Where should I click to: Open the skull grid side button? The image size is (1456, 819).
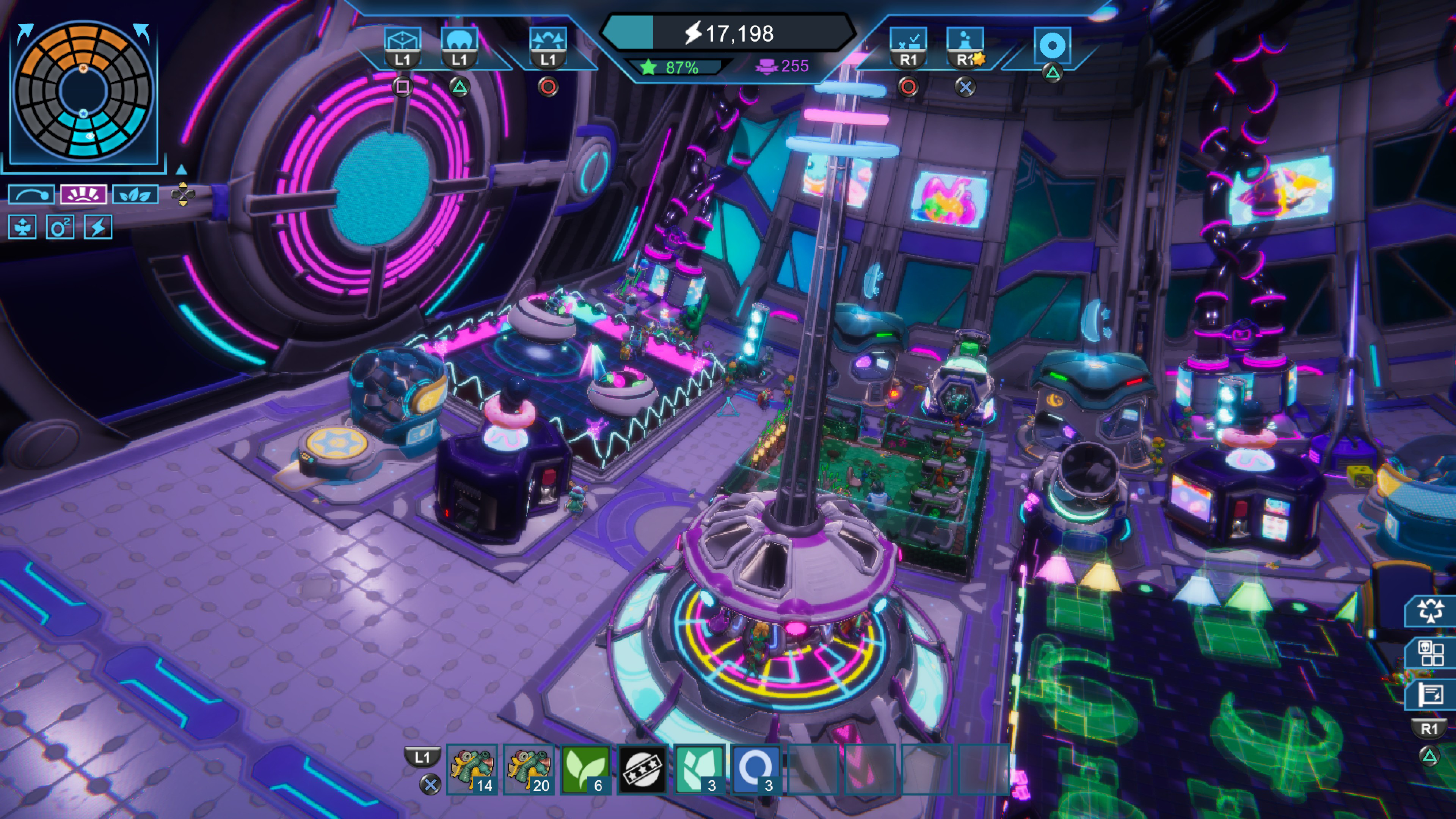click(x=1430, y=653)
